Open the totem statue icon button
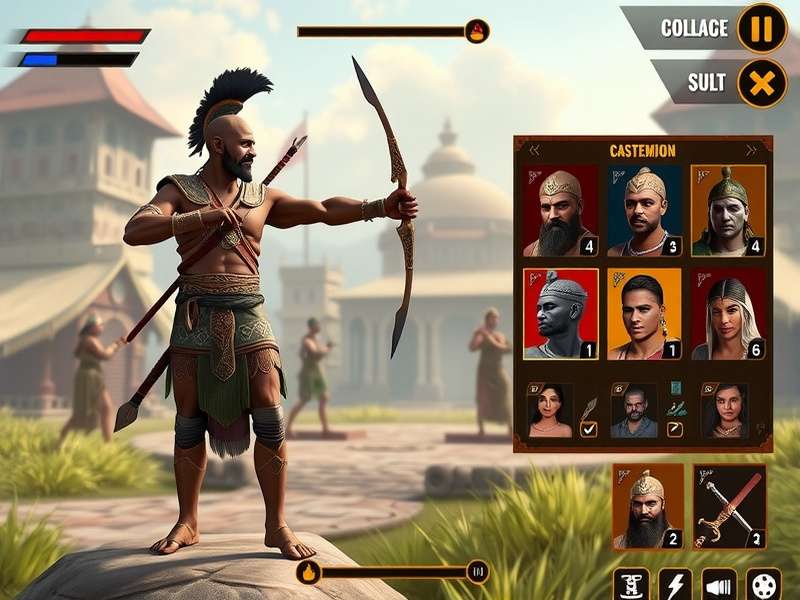This screenshot has height=600, width=800. [631, 585]
